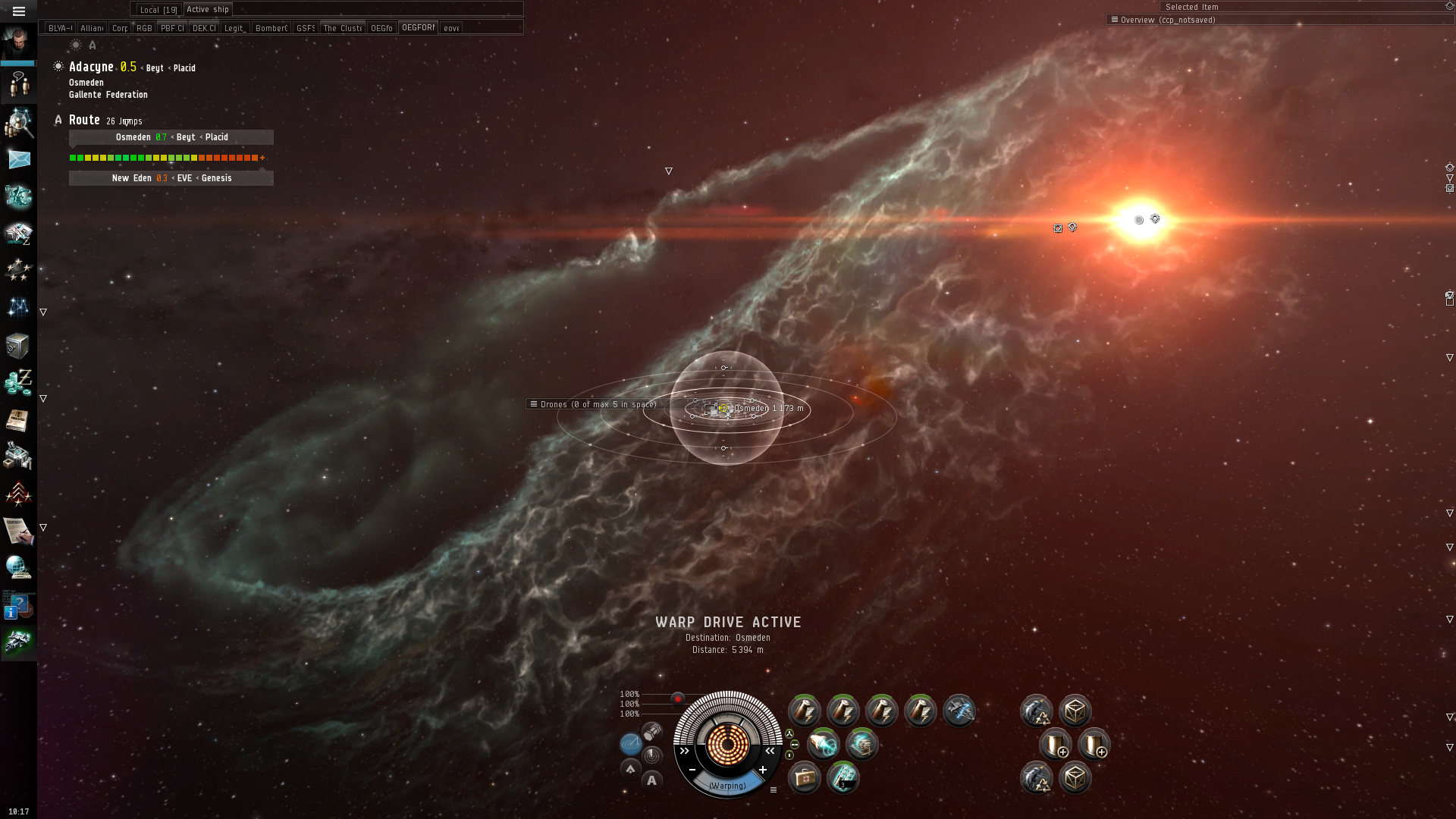Open the Neocom hamburger menu

coord(19,11)
